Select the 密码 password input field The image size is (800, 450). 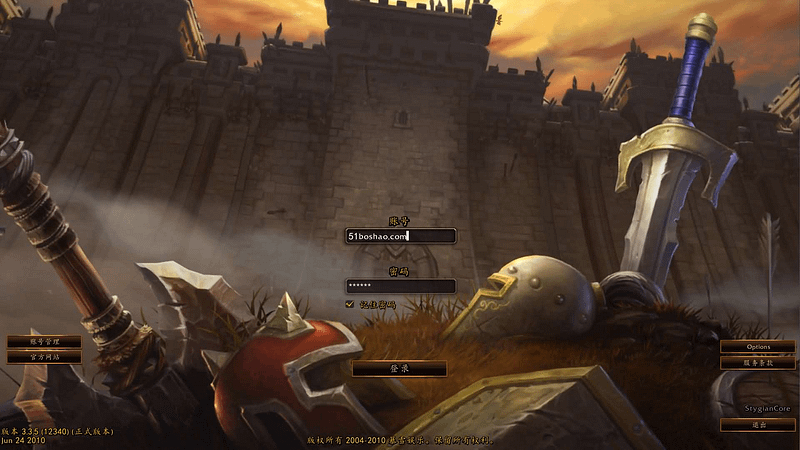[400, 286]
